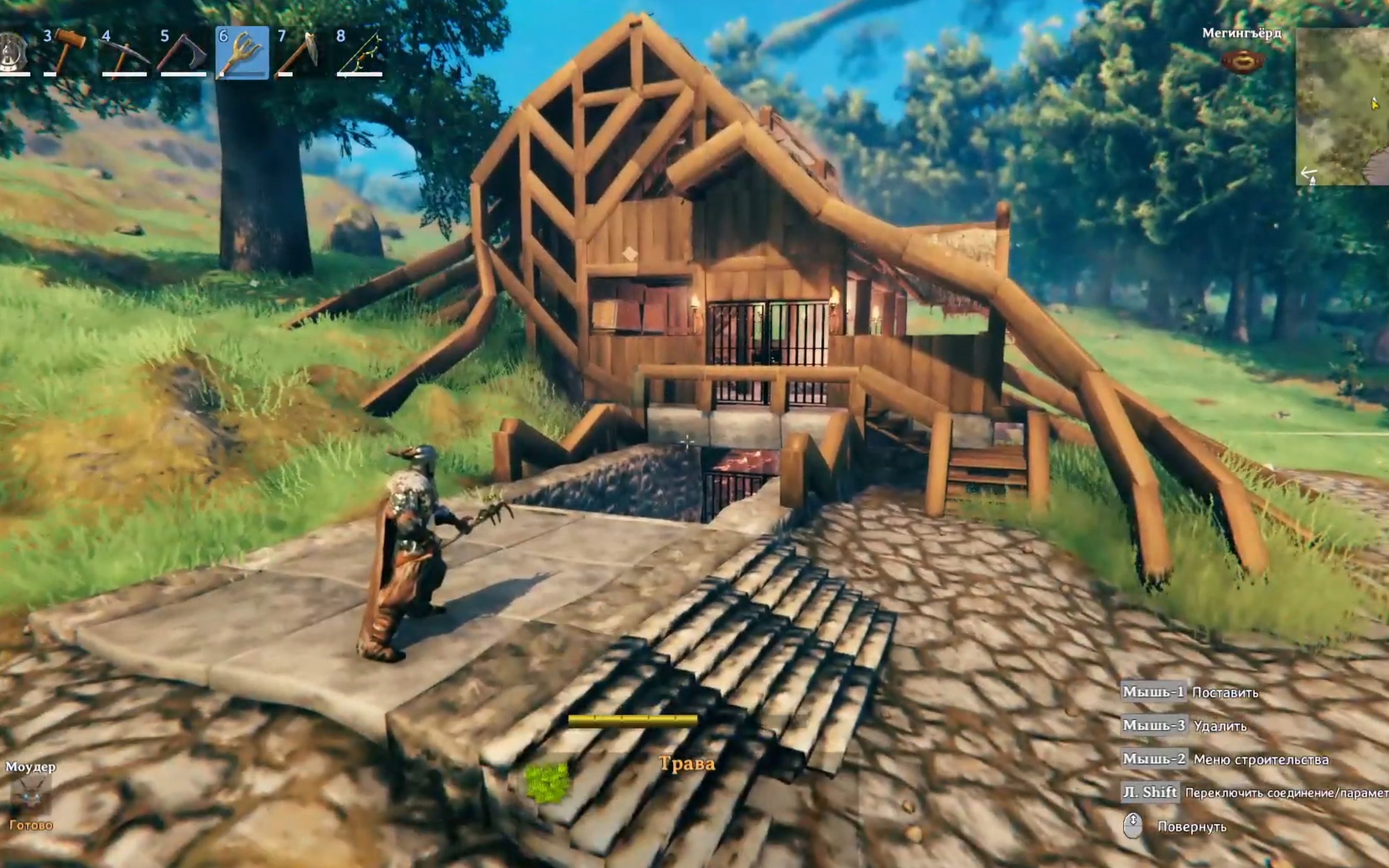Switch to the axe in slot 5
Viewport: 1389px width, 868px height.
coord(184,52)
